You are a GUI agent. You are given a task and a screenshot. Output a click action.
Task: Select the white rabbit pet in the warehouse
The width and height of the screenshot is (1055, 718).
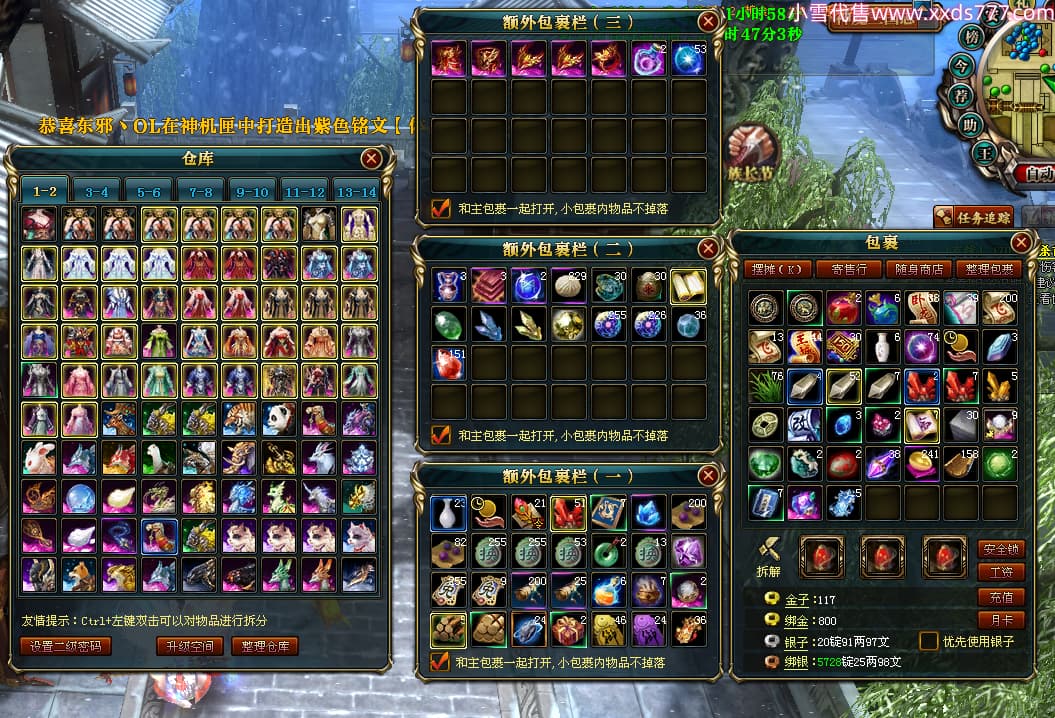(x=39, y=458)
